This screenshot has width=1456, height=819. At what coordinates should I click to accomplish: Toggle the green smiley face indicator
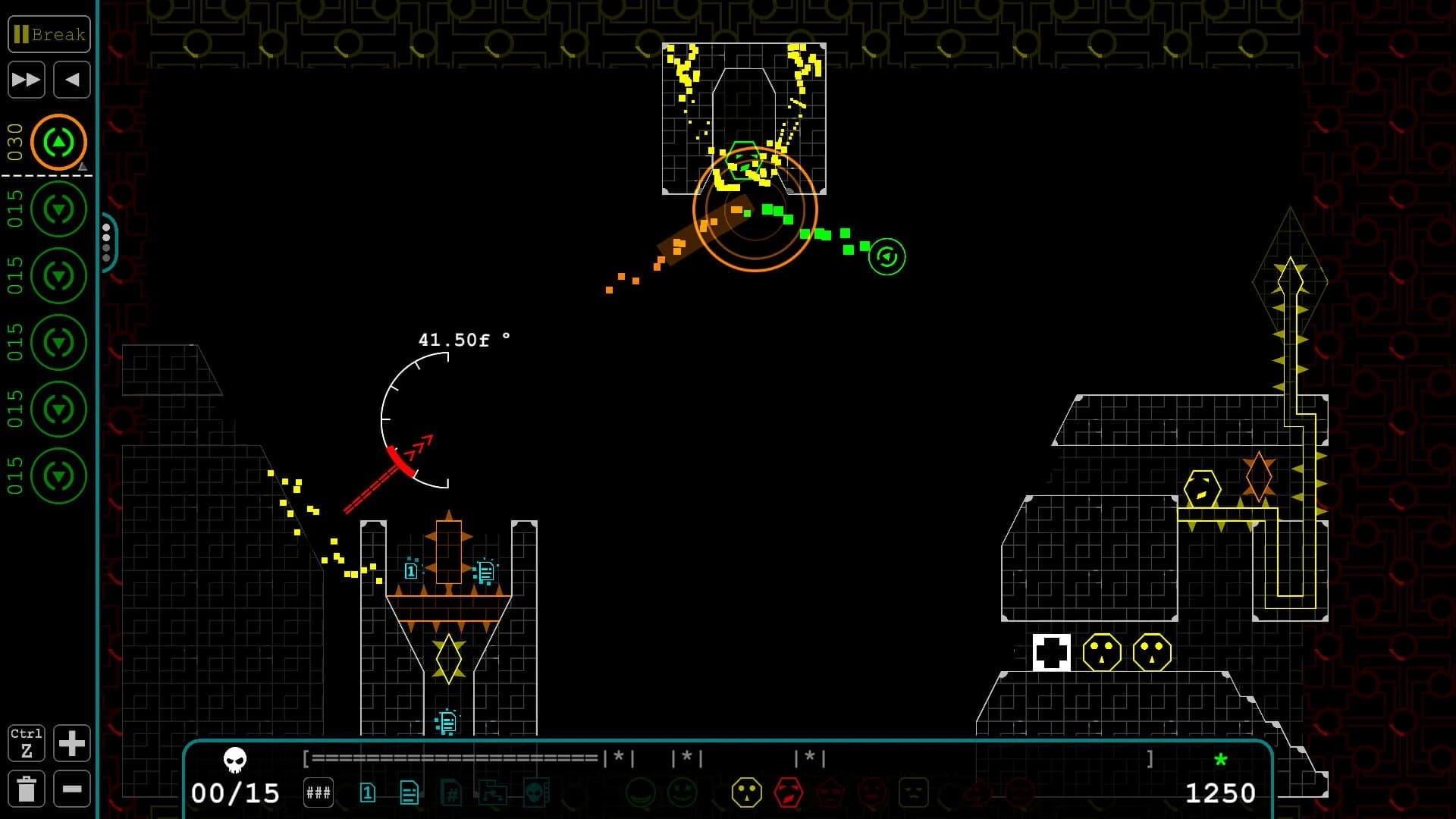point(682,792)
